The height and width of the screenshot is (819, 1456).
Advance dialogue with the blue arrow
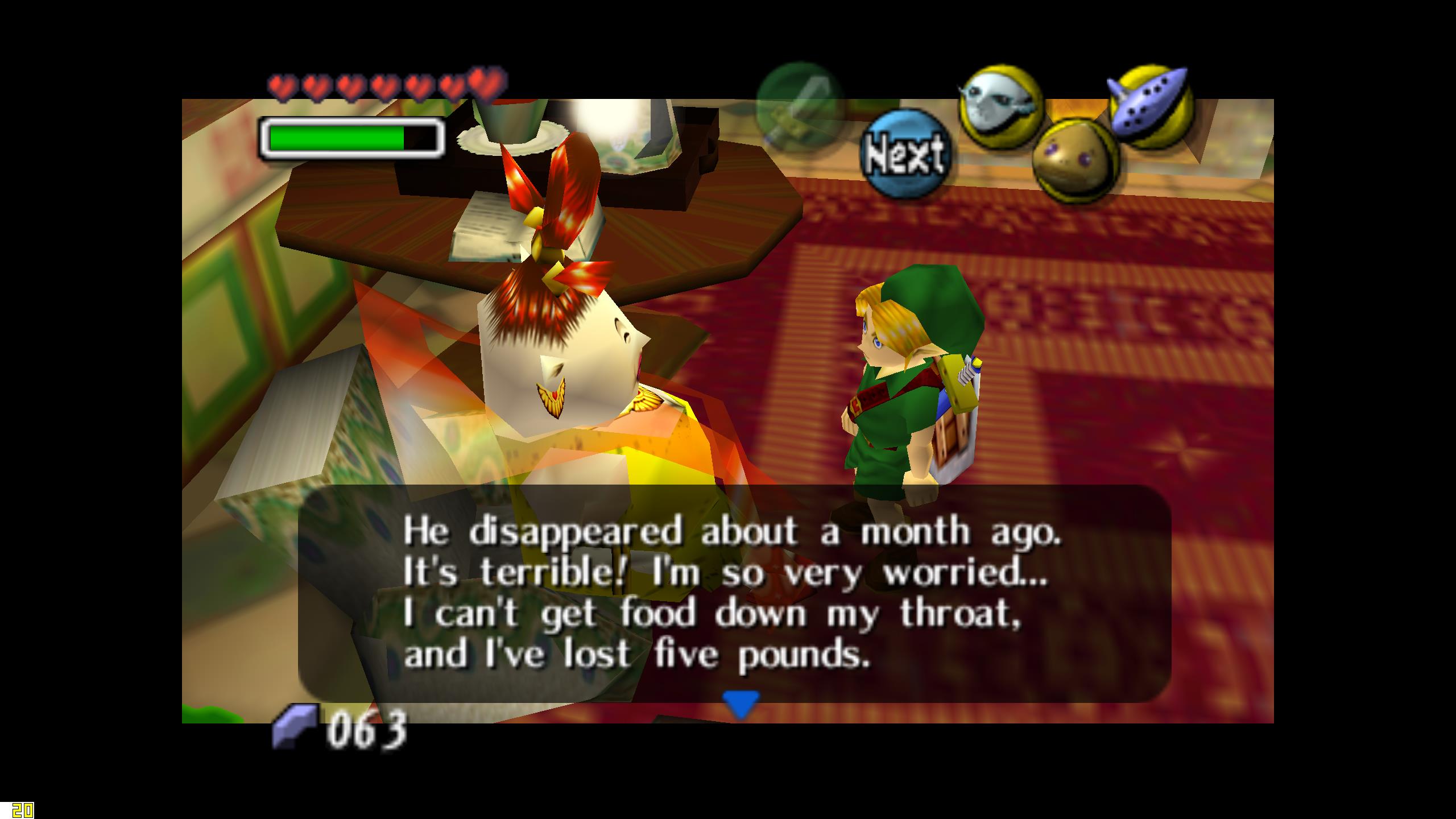click(740, 705)
